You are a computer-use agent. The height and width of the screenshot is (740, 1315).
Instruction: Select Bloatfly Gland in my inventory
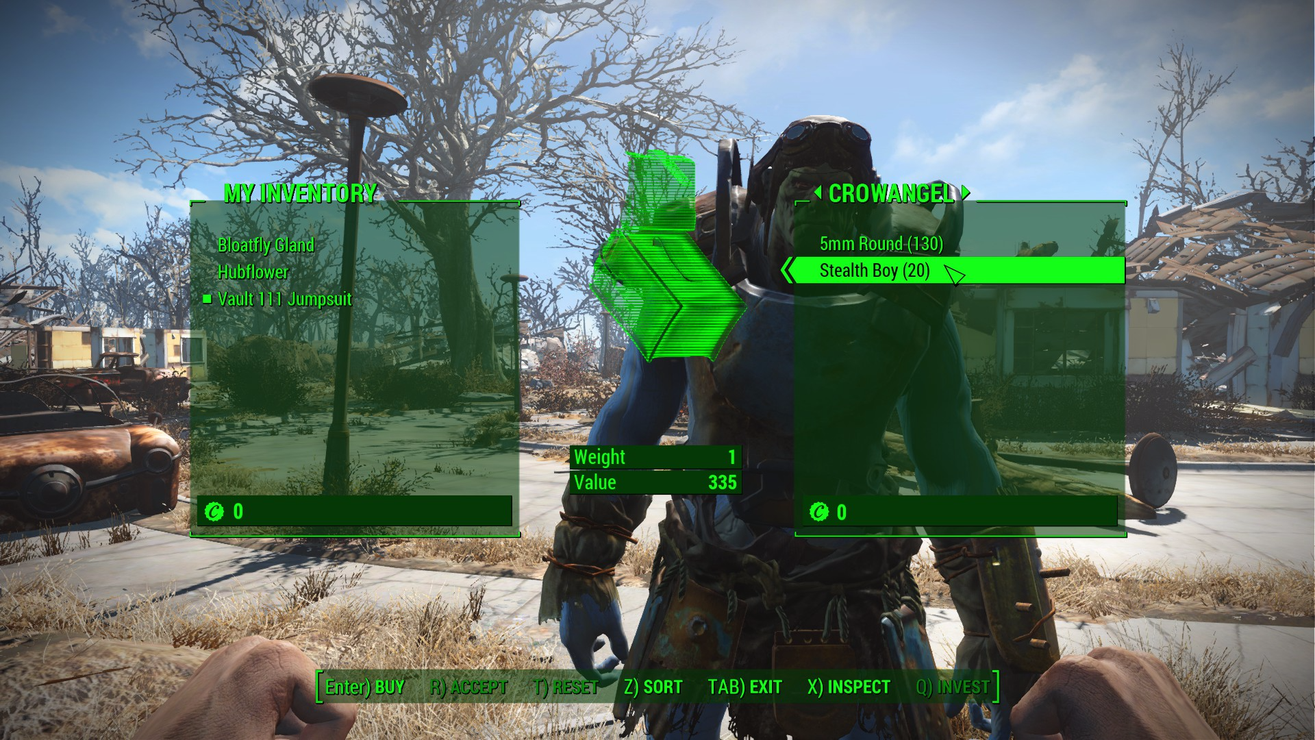[266, 245]
